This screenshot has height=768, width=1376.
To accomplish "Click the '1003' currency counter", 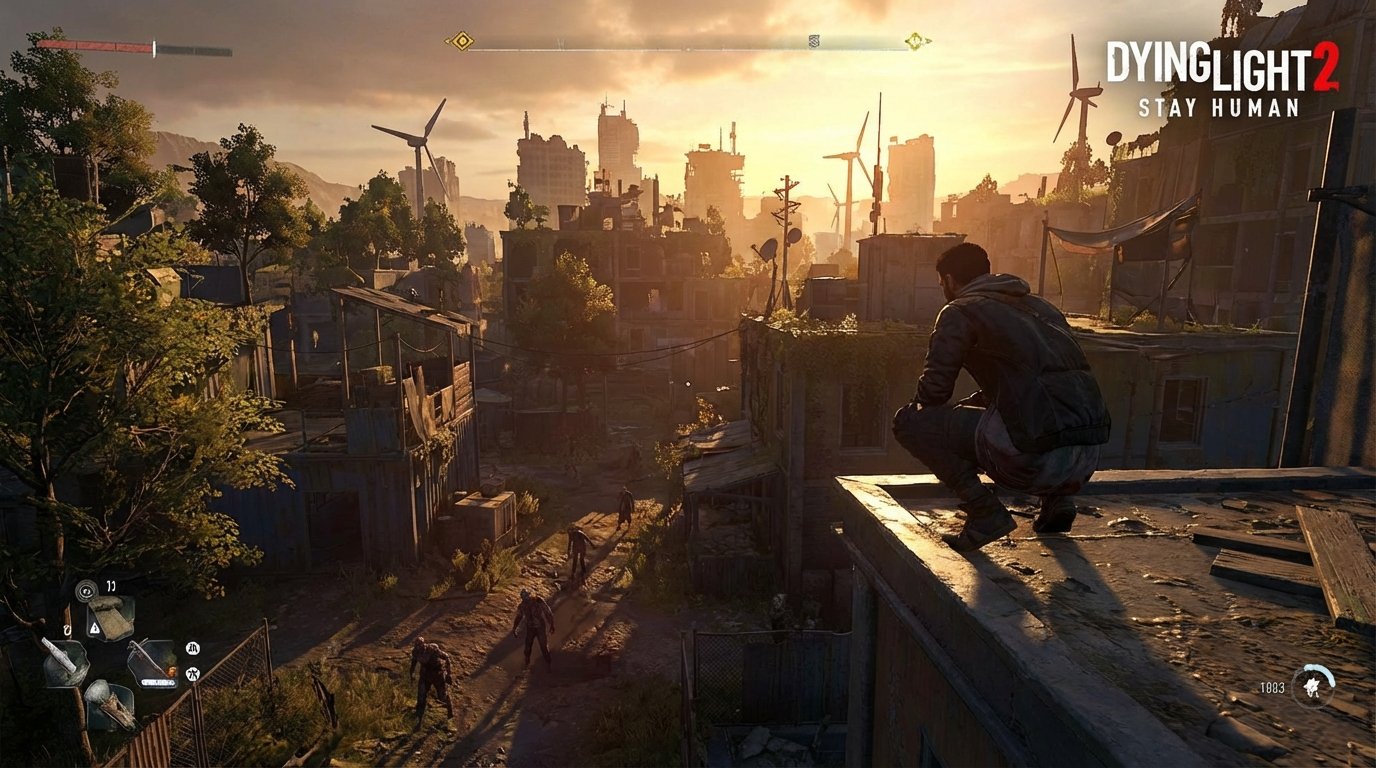I will click(1272, 687).
